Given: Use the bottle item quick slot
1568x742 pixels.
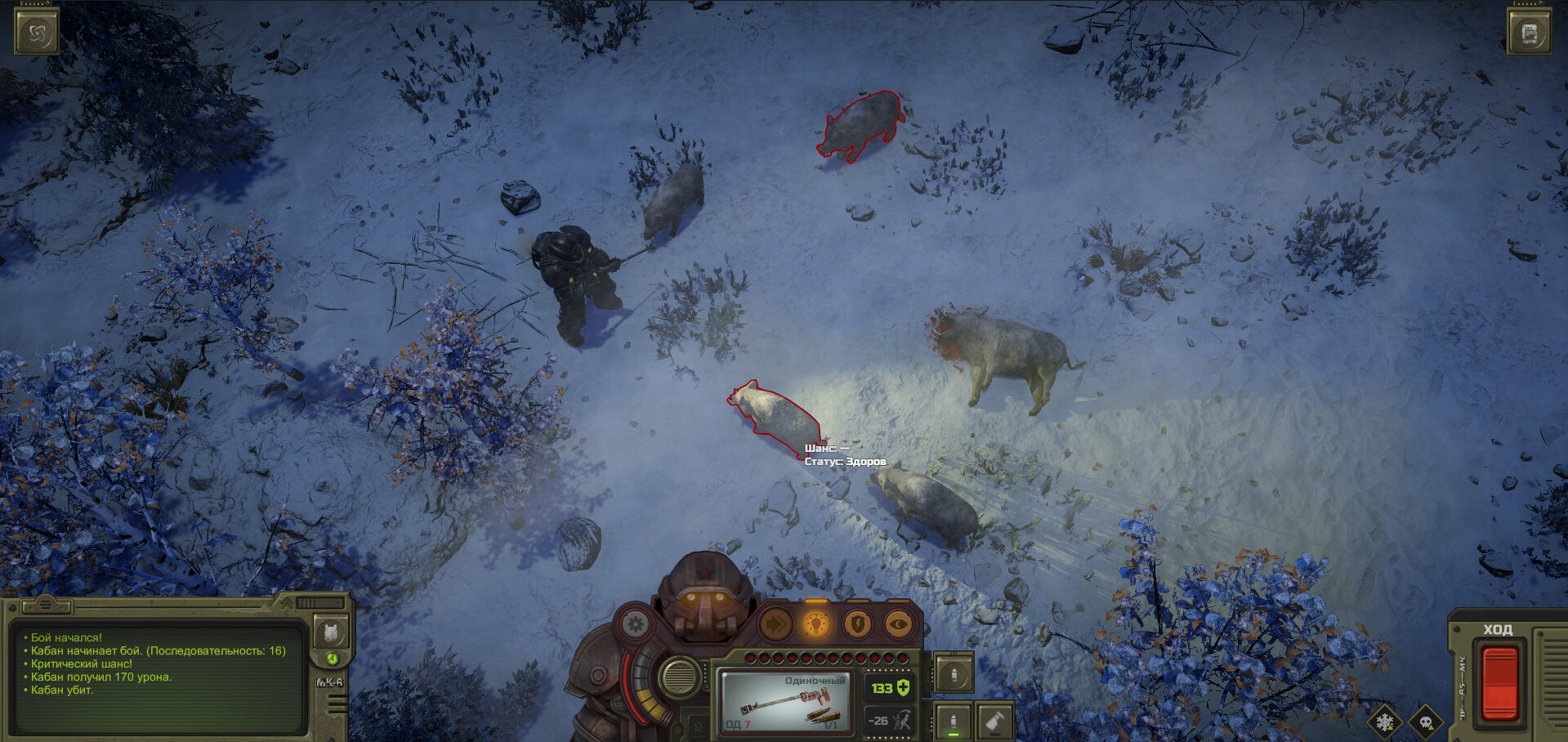Looking at the screenshot, I should pyautogui.click(x=994, y=722).
